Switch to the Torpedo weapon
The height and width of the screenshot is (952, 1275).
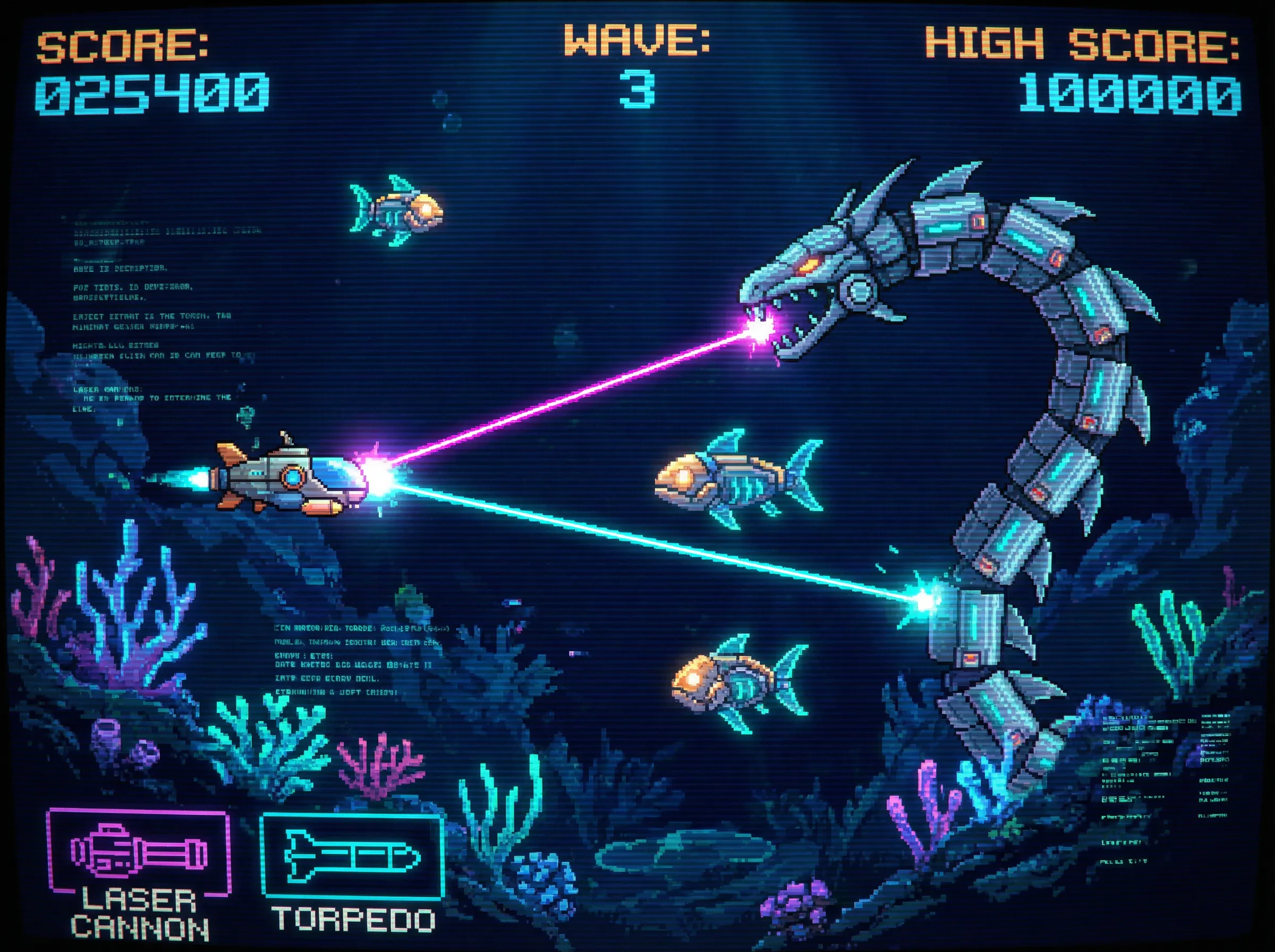[353, 857]
